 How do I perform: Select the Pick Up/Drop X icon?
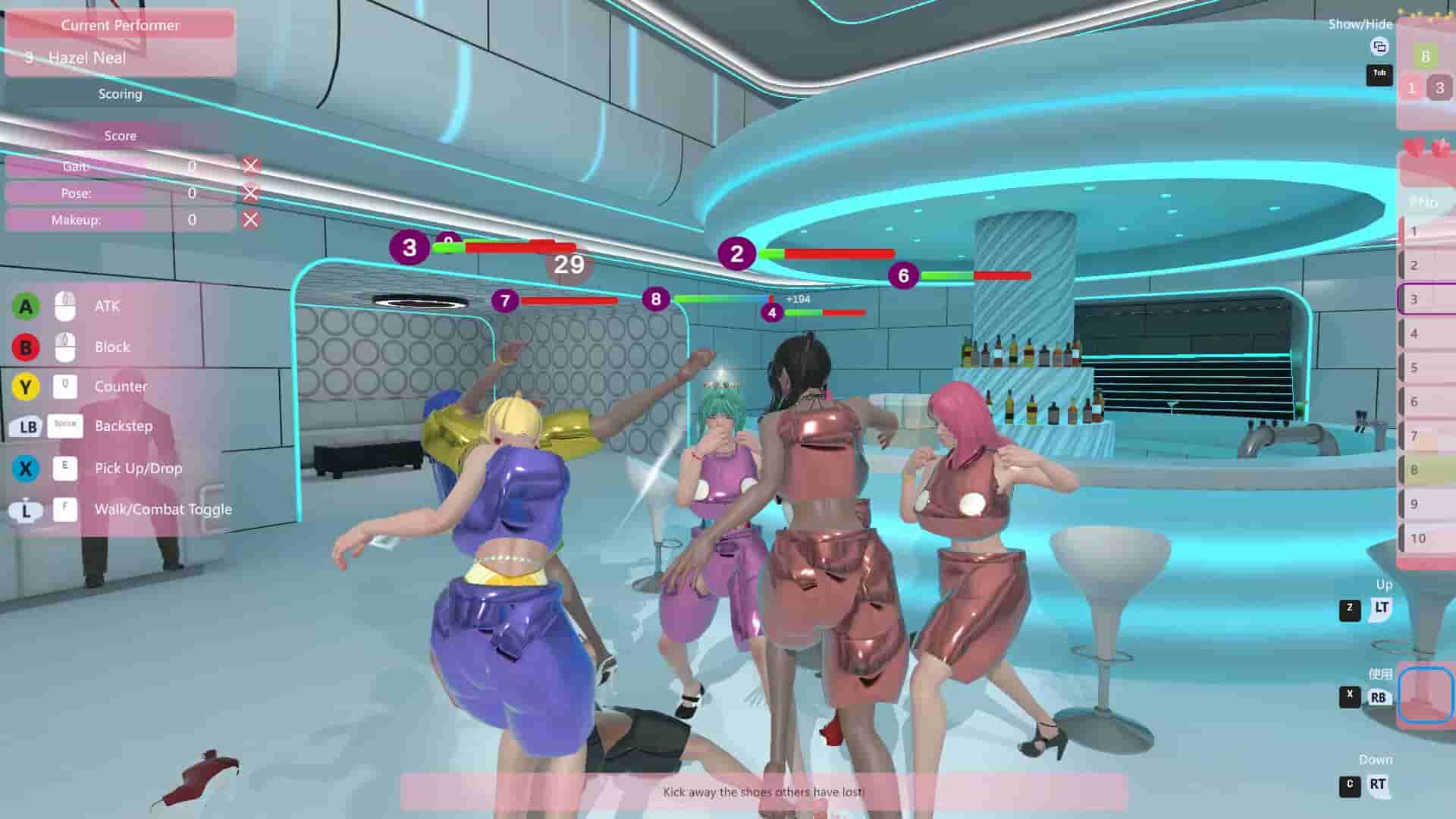click(x=25, y=468)
